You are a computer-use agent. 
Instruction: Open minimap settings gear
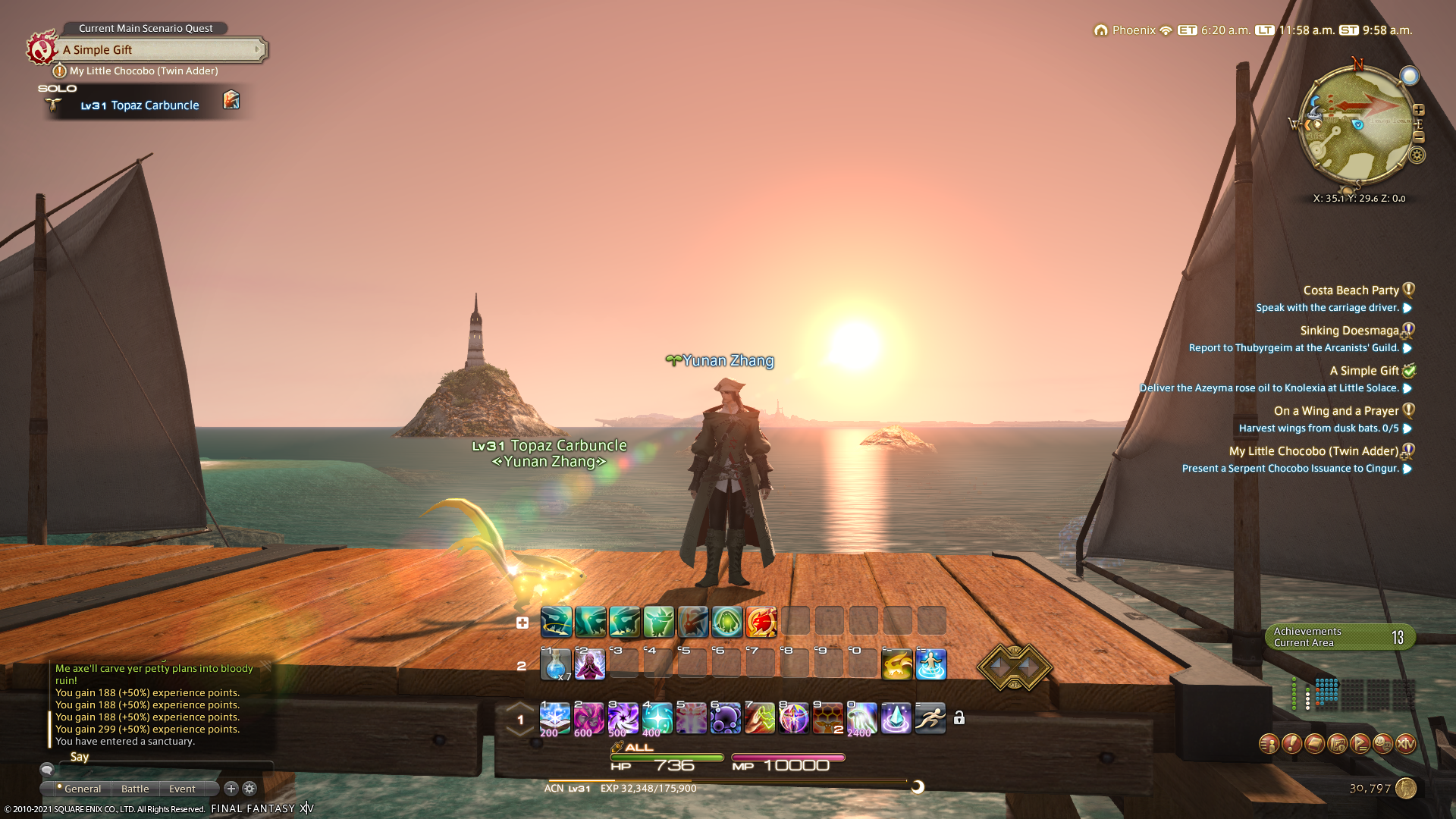[1417, 155]
